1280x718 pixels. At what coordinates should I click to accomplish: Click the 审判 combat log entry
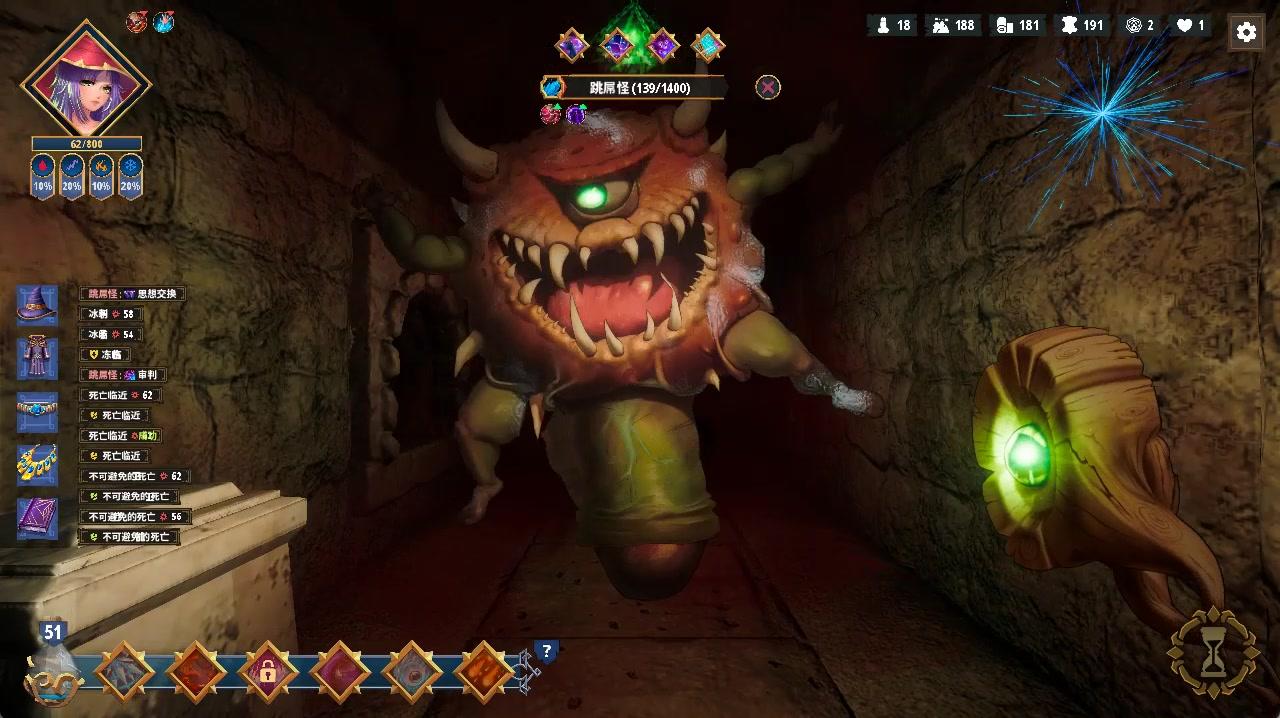tap(123, 375)
